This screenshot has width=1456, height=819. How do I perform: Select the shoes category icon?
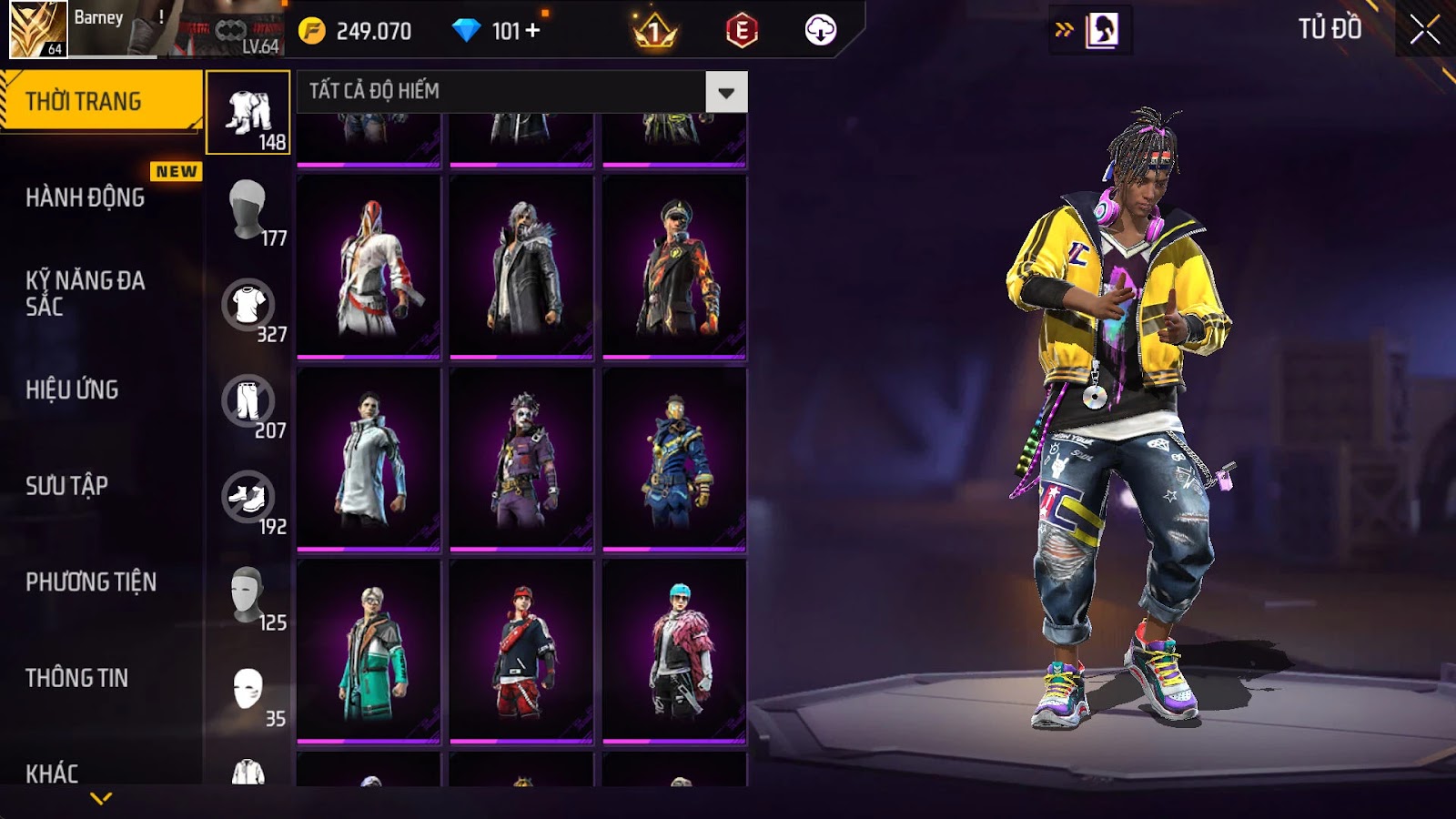(248, 497)
